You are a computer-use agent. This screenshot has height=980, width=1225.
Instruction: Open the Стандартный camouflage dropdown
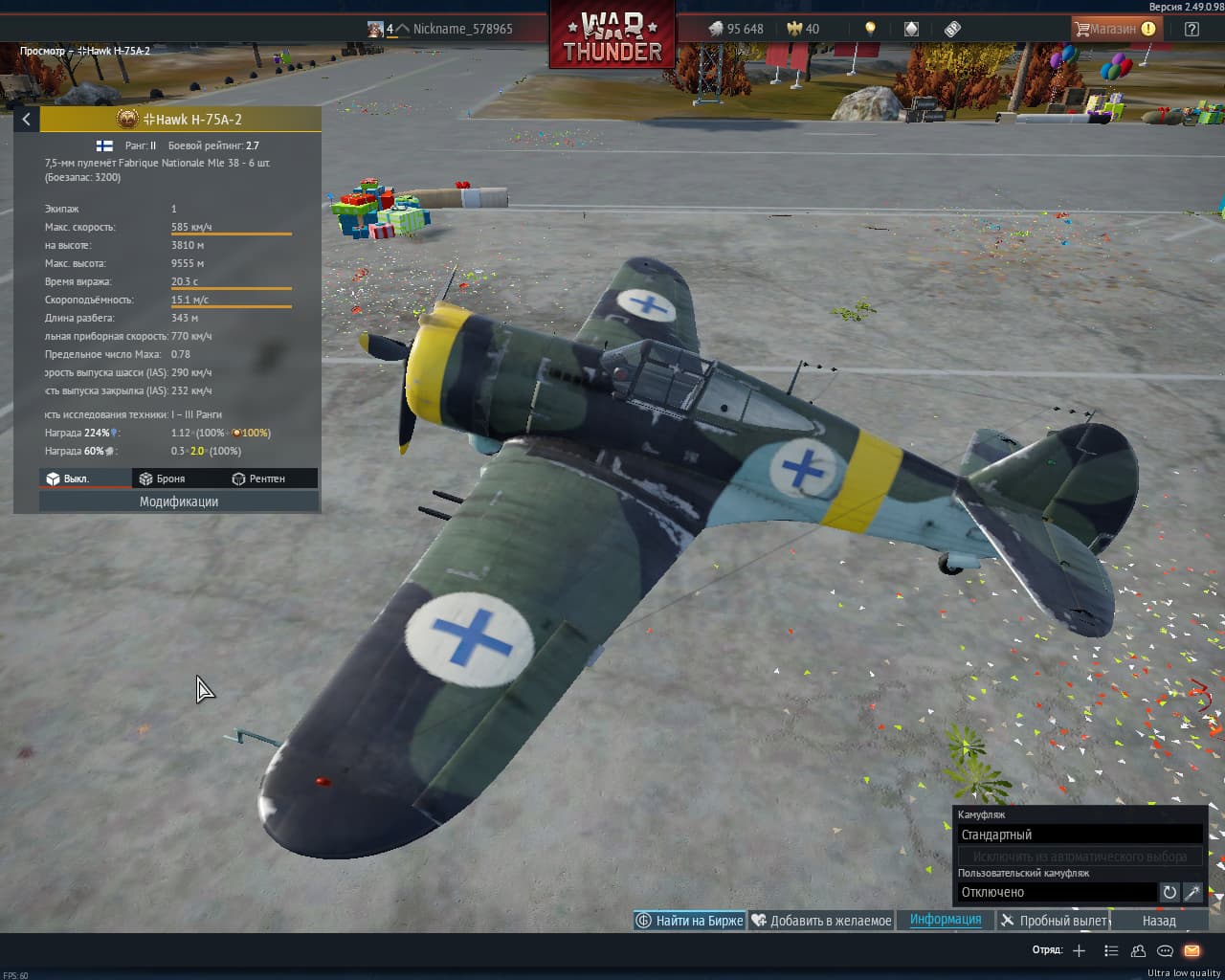pos(1080,835)
